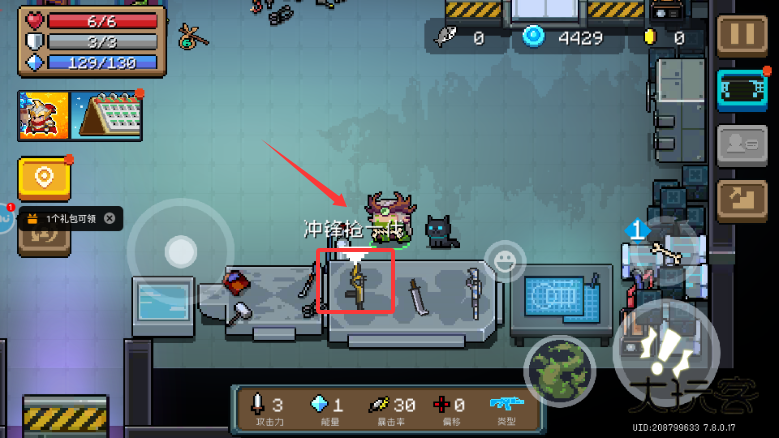Tap the virtual movement joystick
The height and width of the screenshot is (438, 779).
(x=180, y=251)
